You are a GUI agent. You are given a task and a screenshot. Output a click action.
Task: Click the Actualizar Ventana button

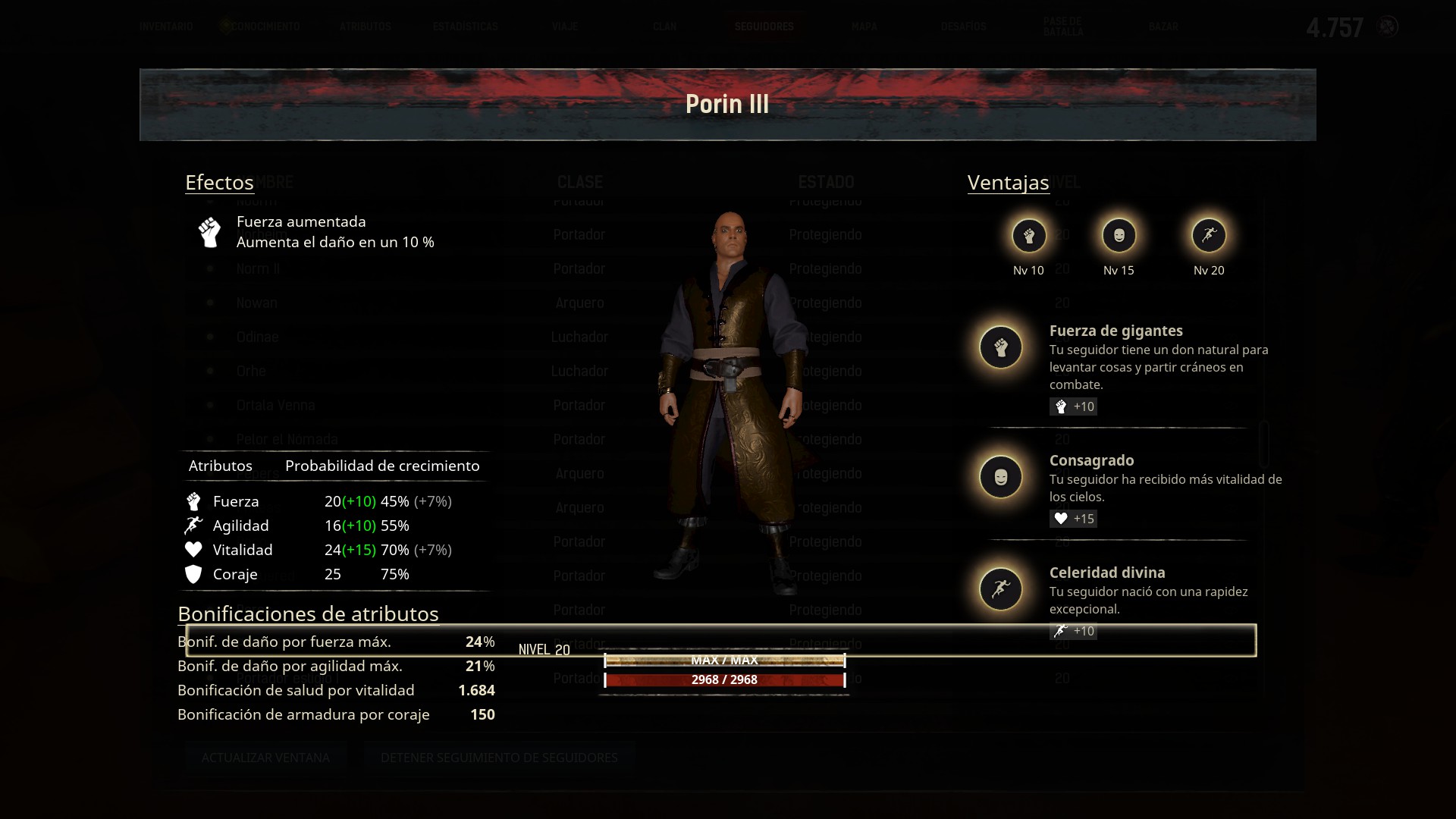[x=265, y=758]
